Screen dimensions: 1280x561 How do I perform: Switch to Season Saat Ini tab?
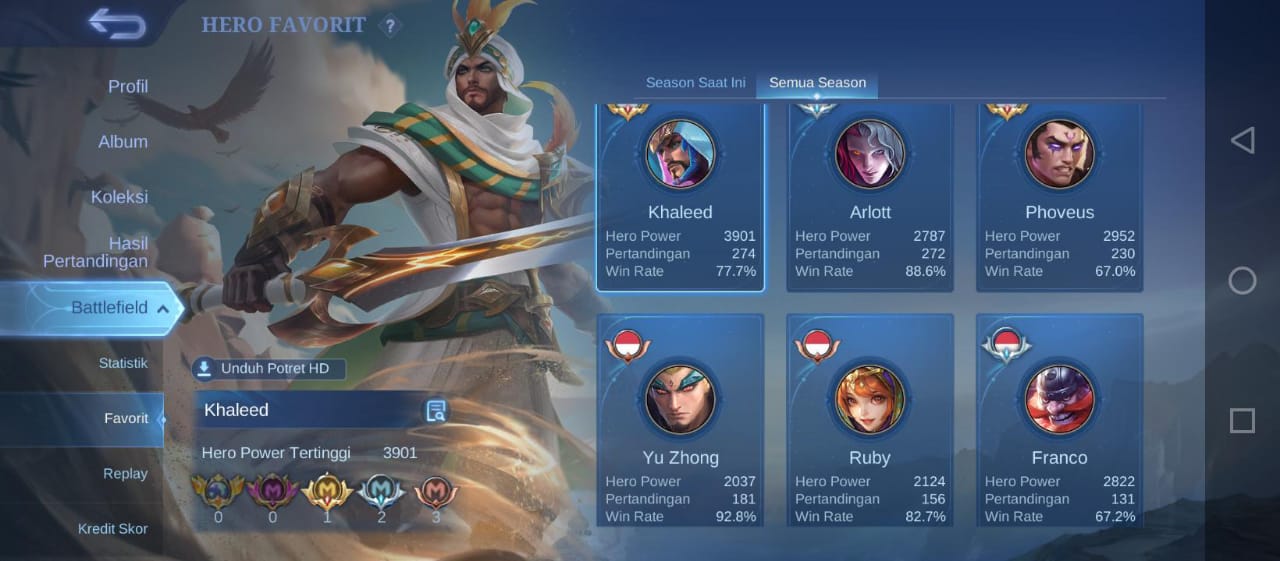(695, 83)
